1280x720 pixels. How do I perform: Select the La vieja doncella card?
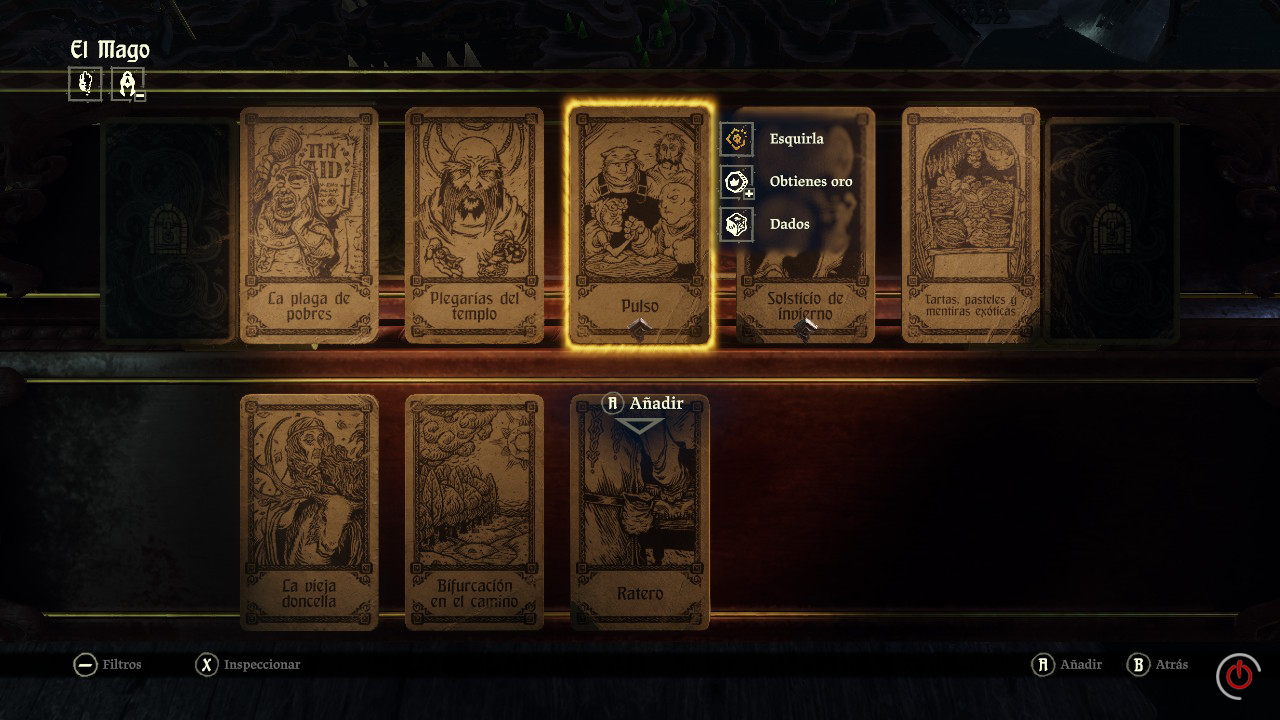pyautogui.click(x=309, y=512)
